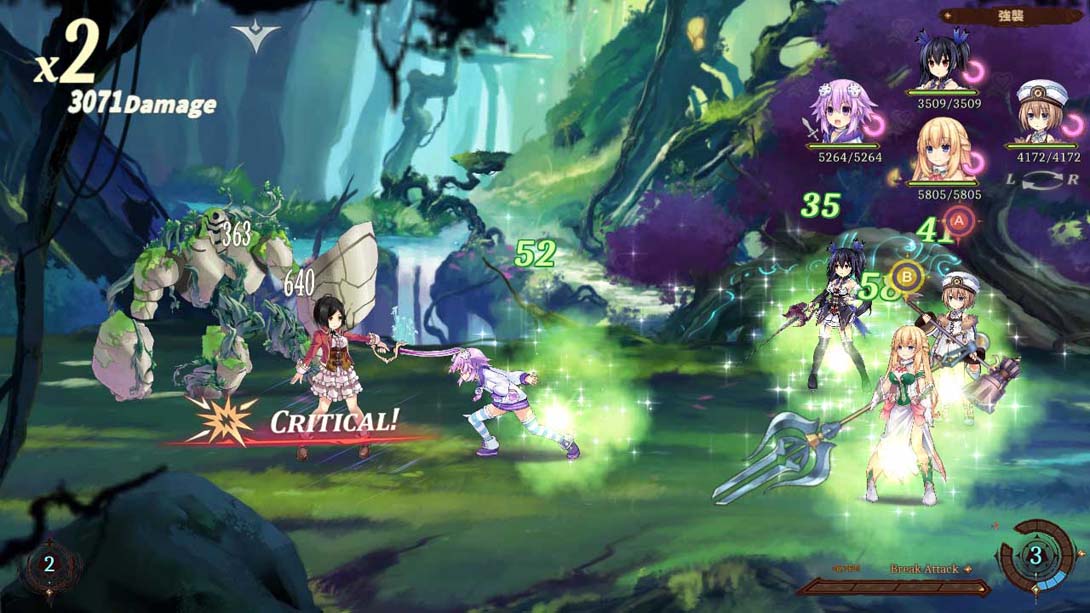The image size is (1090, 613).
Task: Pick Vert's blonde-haired party portrait
Action: [x=942, y=150]
